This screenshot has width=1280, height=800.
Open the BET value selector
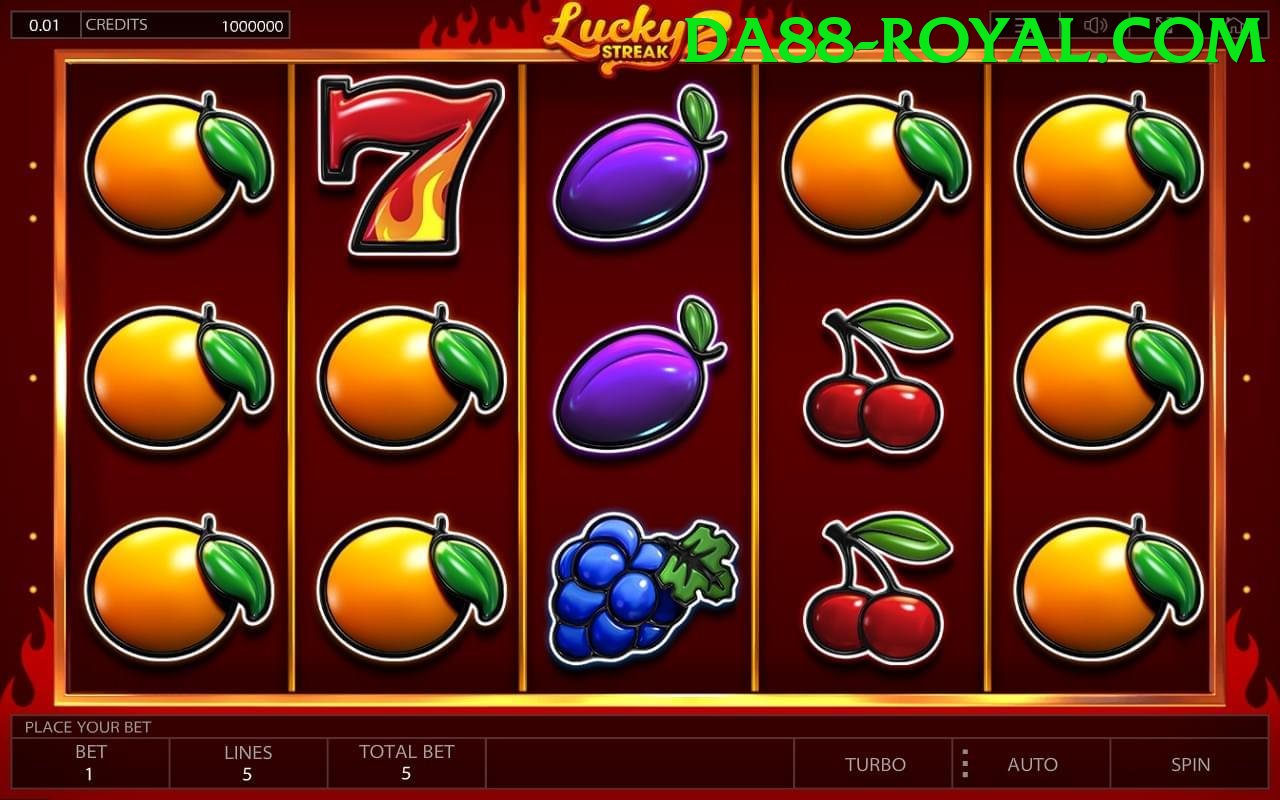pyautogui.click(x=88, y=764)
